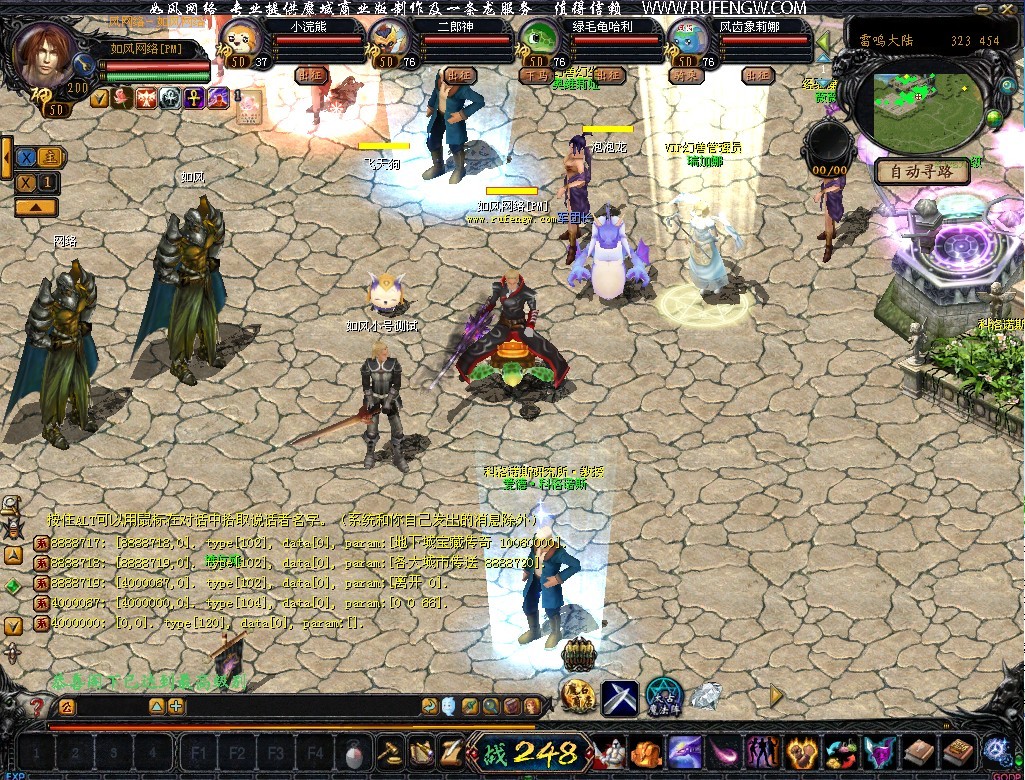Select the crossed swords skill icon

click(620, 696)
